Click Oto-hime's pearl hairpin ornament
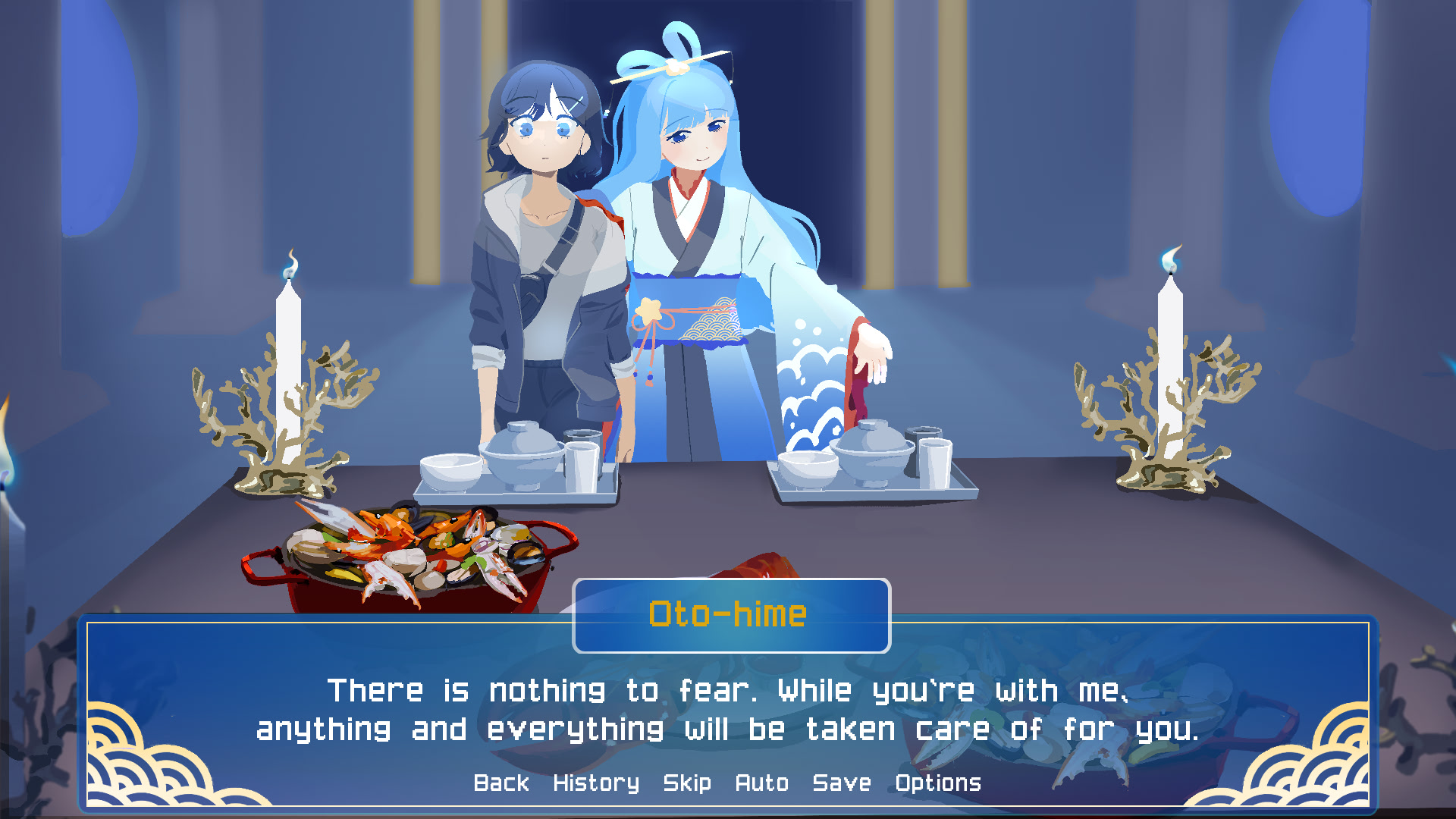Screen dimensions: 1456x819 pos(673,67)
